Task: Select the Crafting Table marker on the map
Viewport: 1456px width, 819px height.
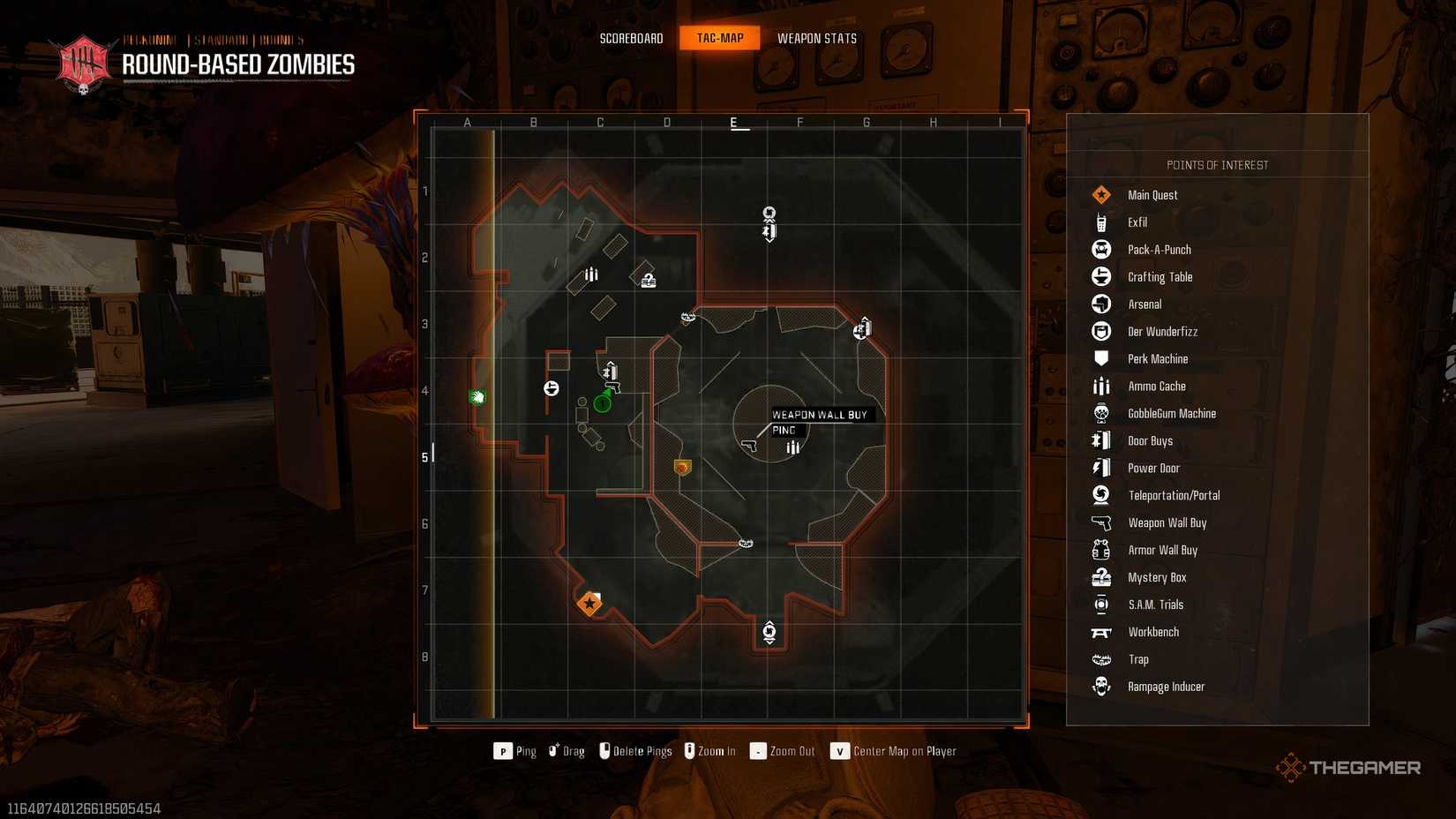Action: (552, 387)
